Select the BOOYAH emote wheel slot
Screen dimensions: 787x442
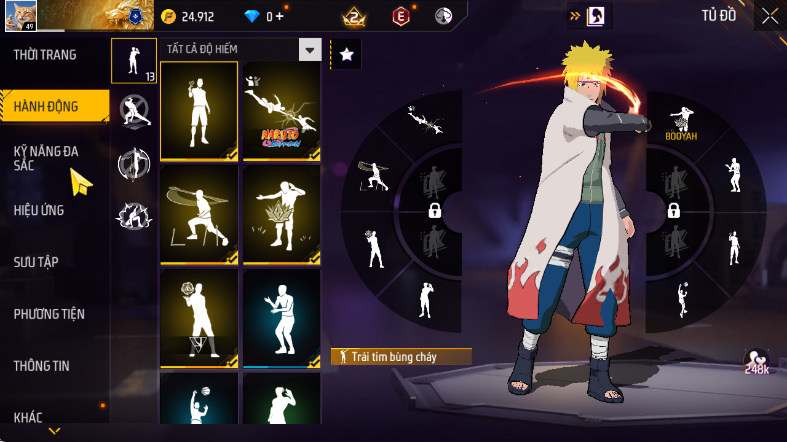(x=680, y=124)
